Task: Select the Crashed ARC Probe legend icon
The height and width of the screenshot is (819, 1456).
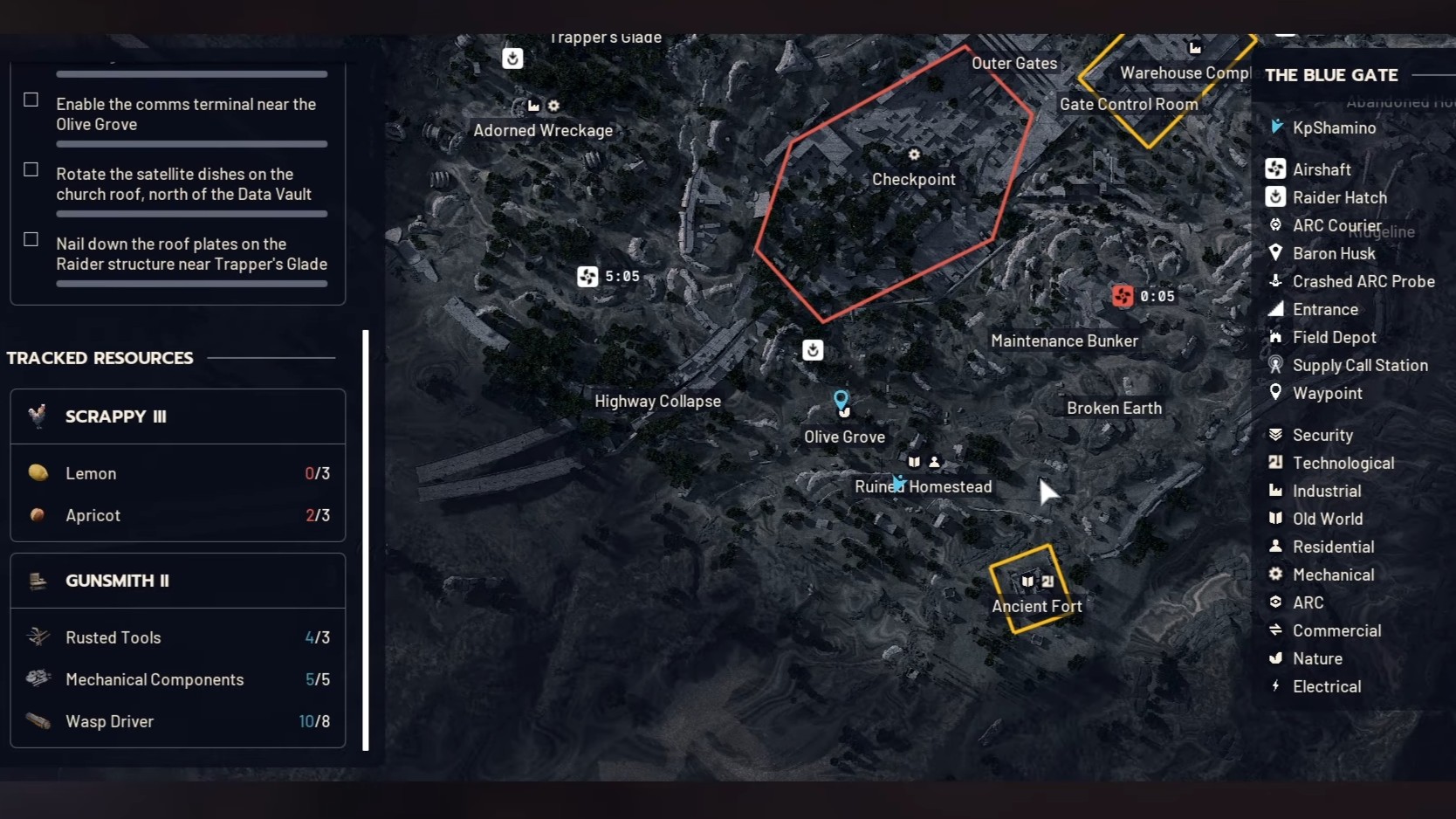Action: pos(1275,281)
